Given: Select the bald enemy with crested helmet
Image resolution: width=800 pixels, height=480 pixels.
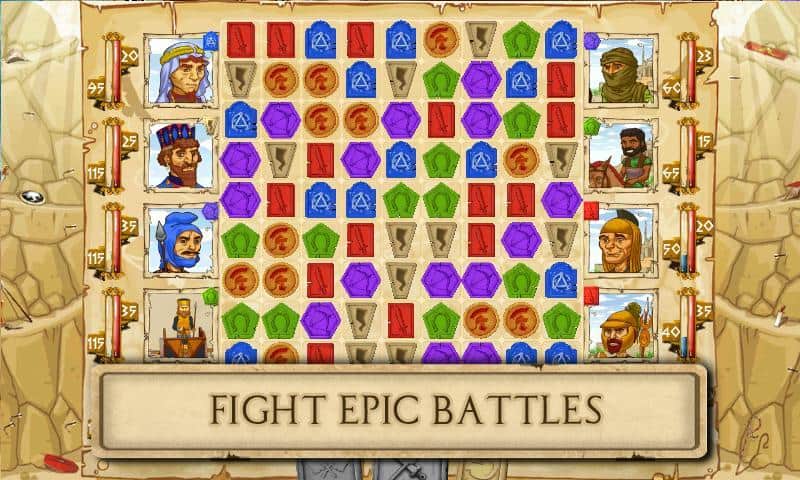Looking at the screenshot, I should click(x=622, y=240).
